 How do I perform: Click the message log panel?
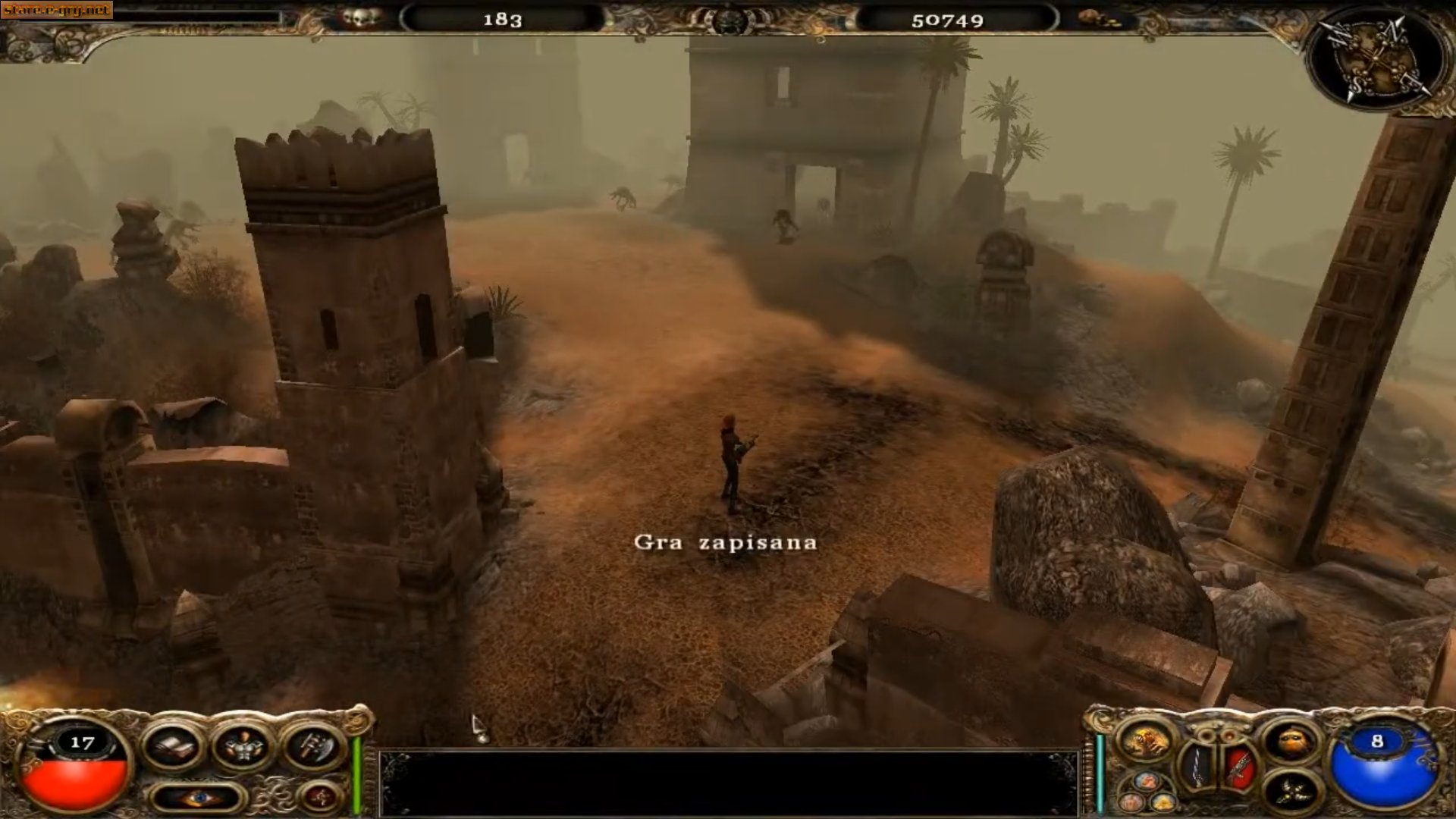(728, 783)
